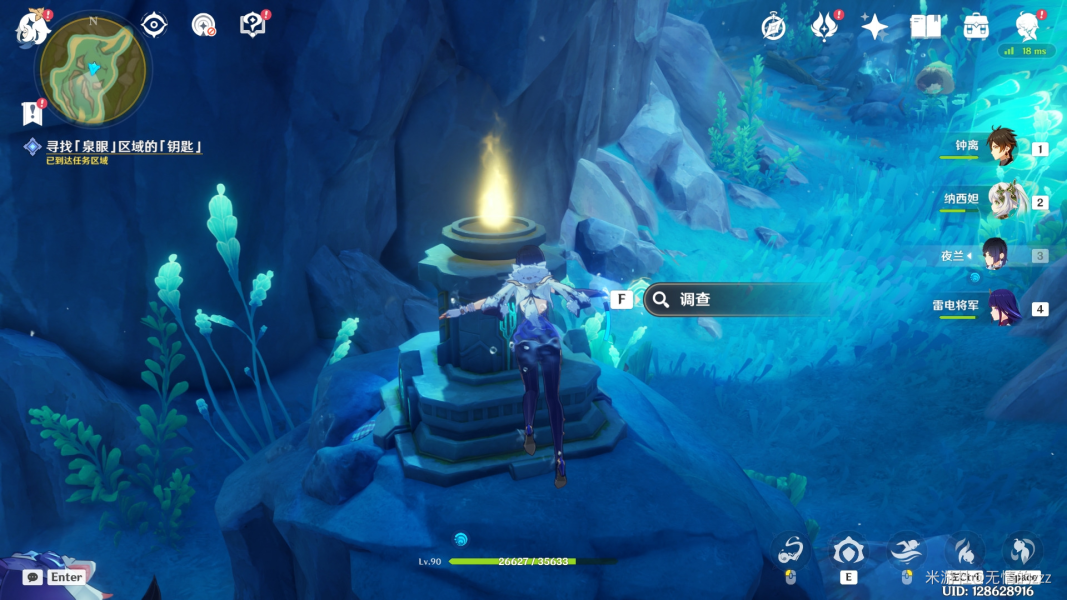Switch to party member 雷电将军
The image size is (1067, 600).
[1000, 307]
